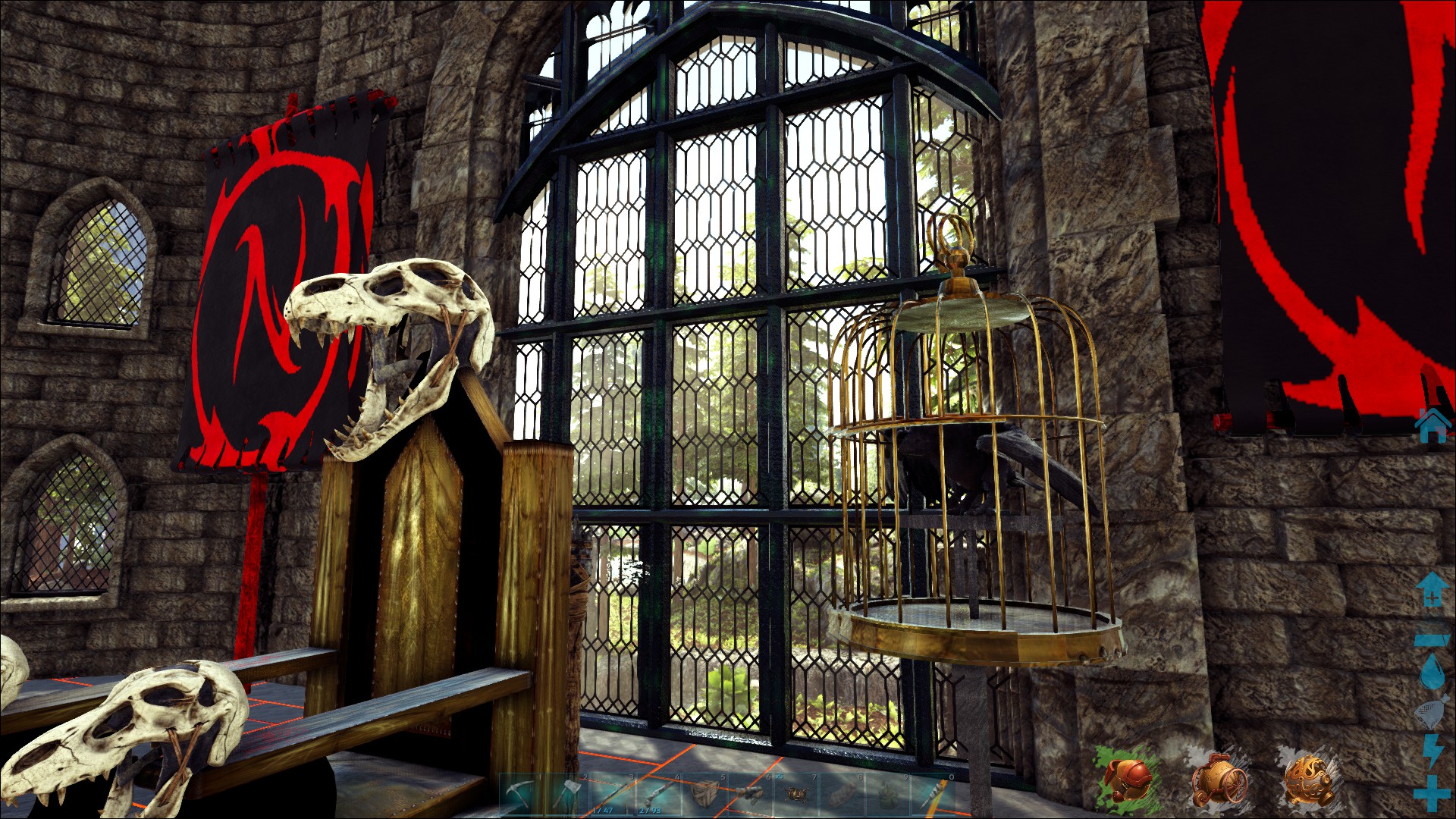Select the faded brown item in slot 8

point(841,794)
